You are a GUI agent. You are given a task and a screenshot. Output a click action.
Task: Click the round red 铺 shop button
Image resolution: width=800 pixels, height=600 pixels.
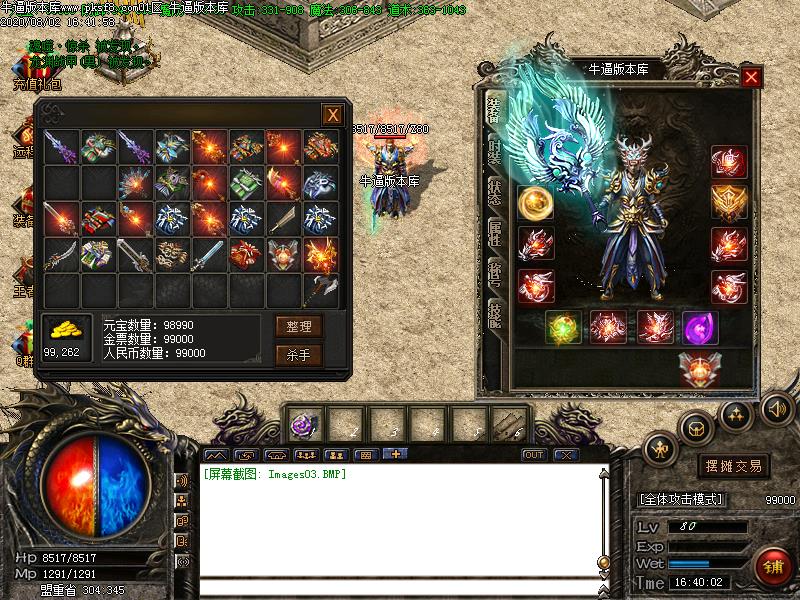(x=772, y=565)
